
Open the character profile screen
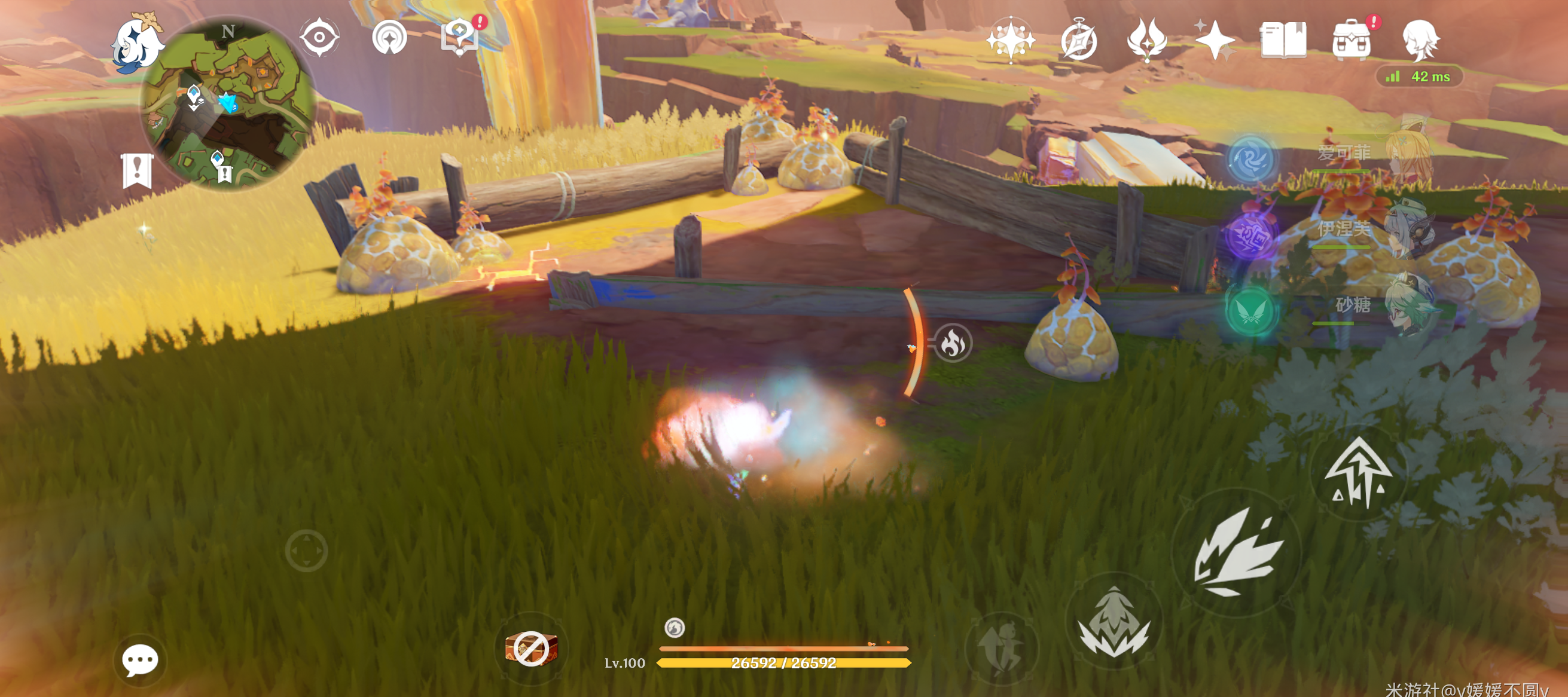[x=1420, y=40]
